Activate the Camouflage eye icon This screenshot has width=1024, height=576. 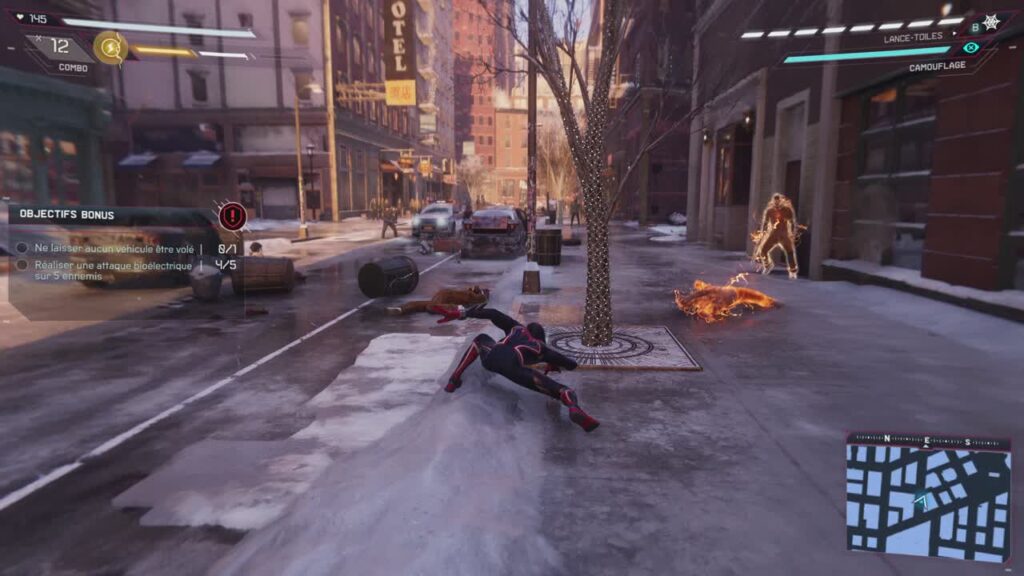tap(970, 47)
